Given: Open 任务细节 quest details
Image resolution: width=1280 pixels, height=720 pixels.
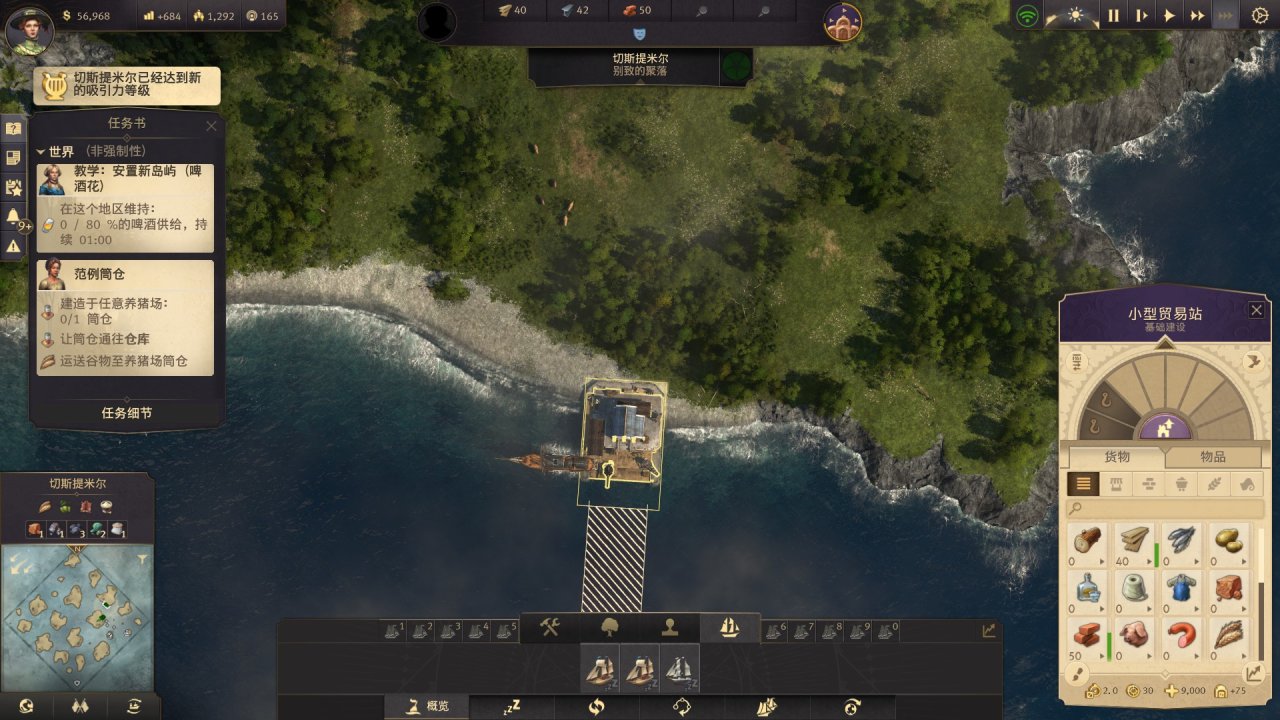Looking at the screenshot, I should click(127, 413).
